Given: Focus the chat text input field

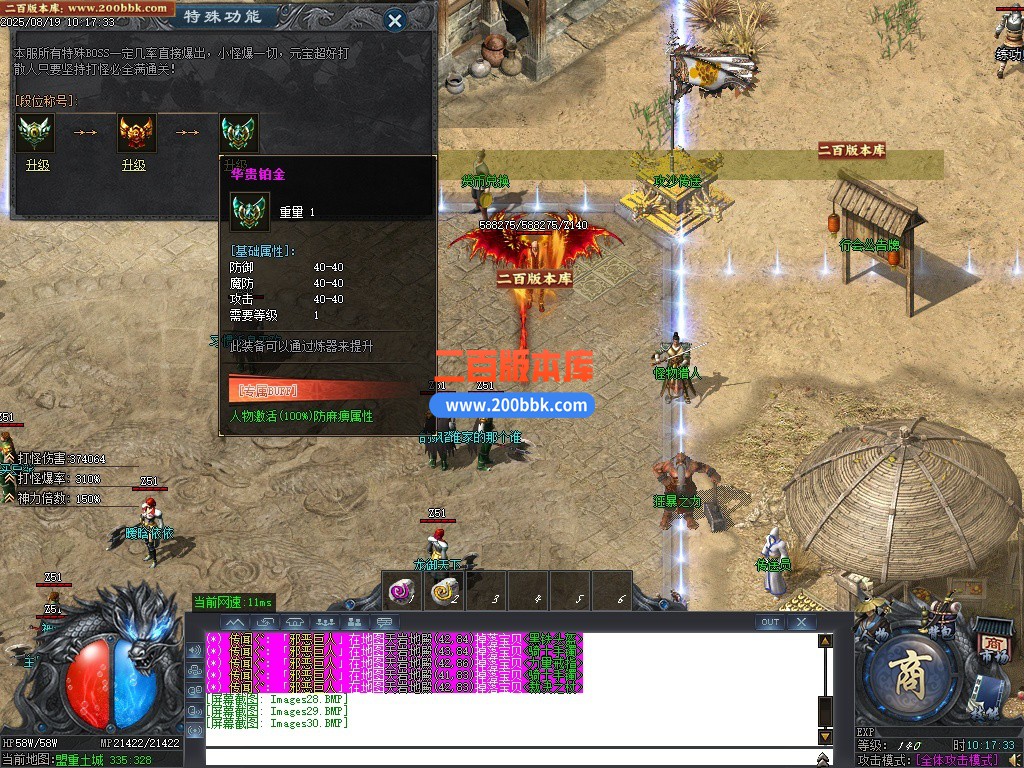Looking at the screenshot, I should 510,756.
